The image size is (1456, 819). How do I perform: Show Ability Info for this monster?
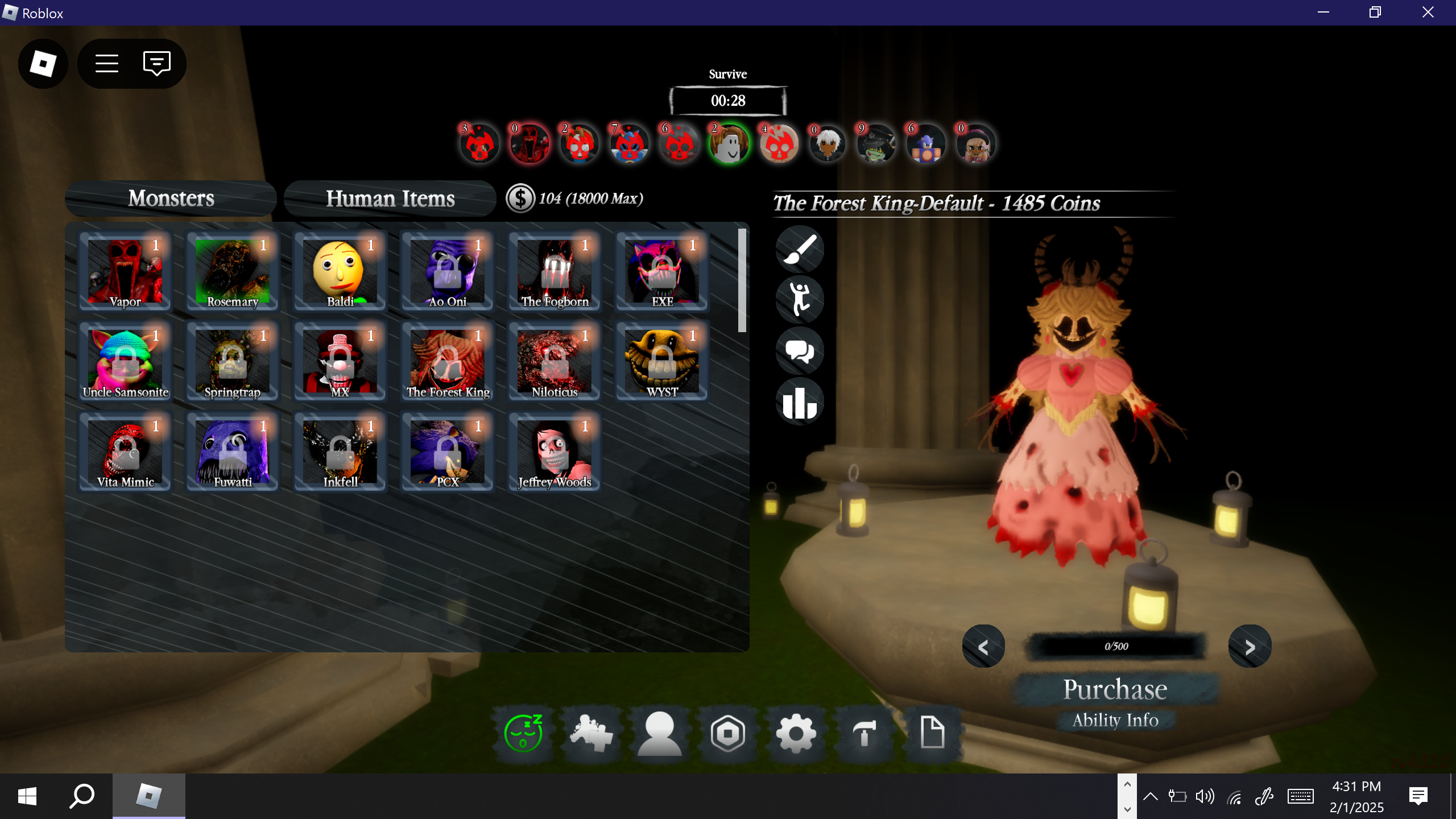pos(1115,720)
